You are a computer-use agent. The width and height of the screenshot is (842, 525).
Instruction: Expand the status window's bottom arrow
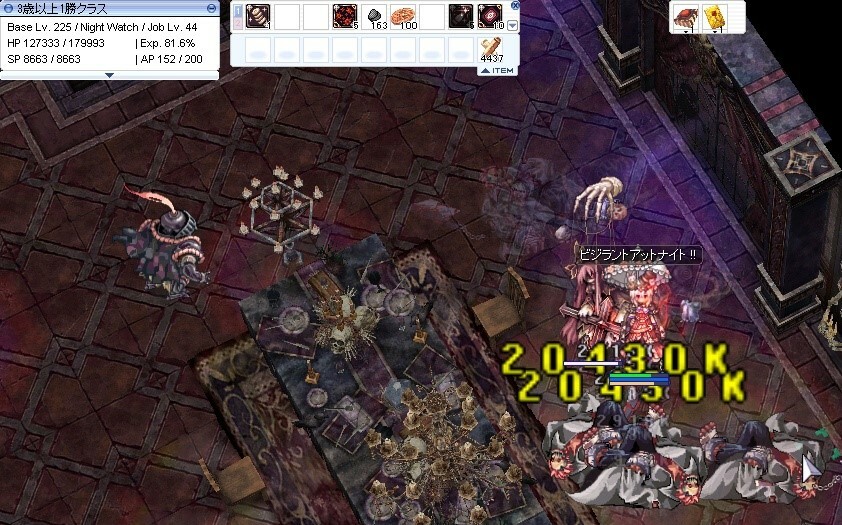(110, 74)
